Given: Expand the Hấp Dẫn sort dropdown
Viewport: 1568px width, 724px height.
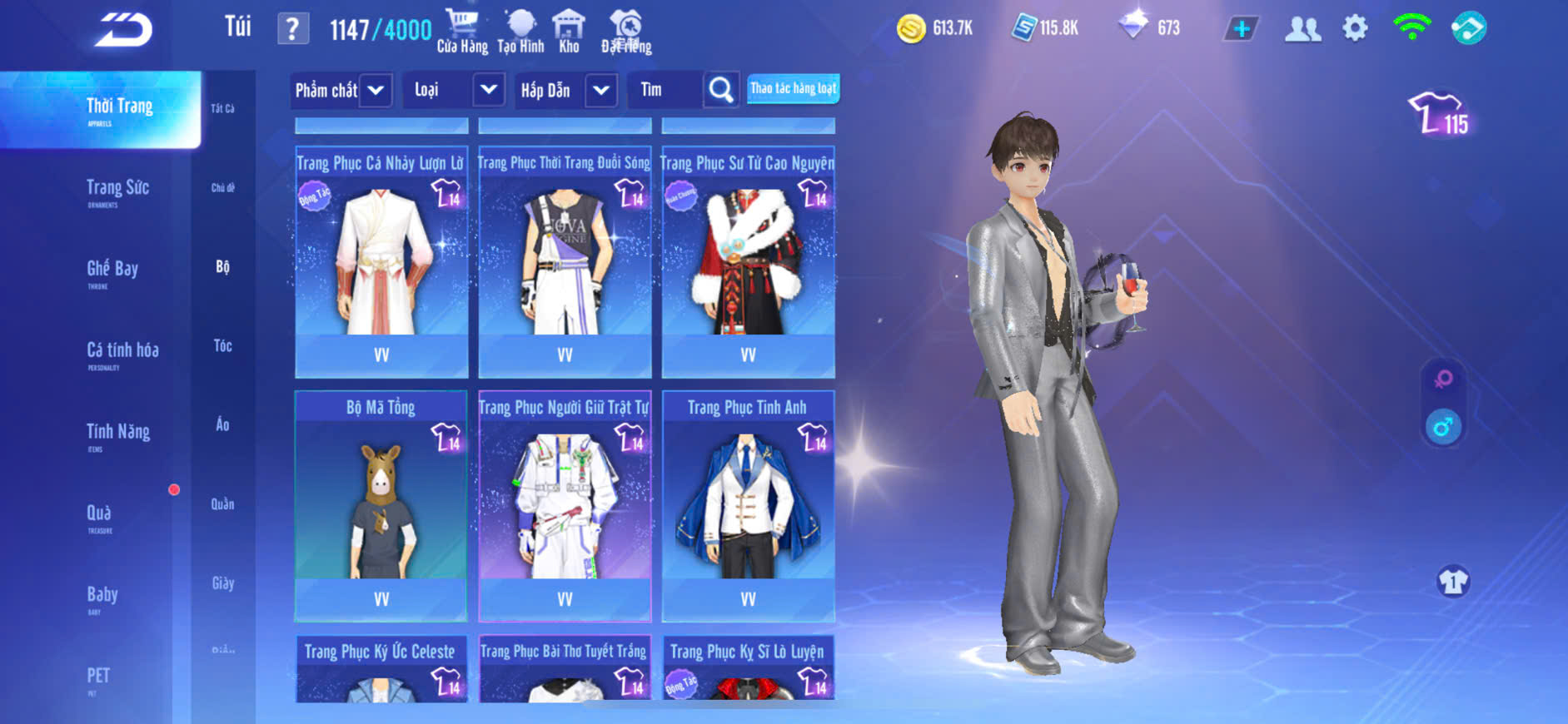Looking at the screenshot, I should click(601, 90).
